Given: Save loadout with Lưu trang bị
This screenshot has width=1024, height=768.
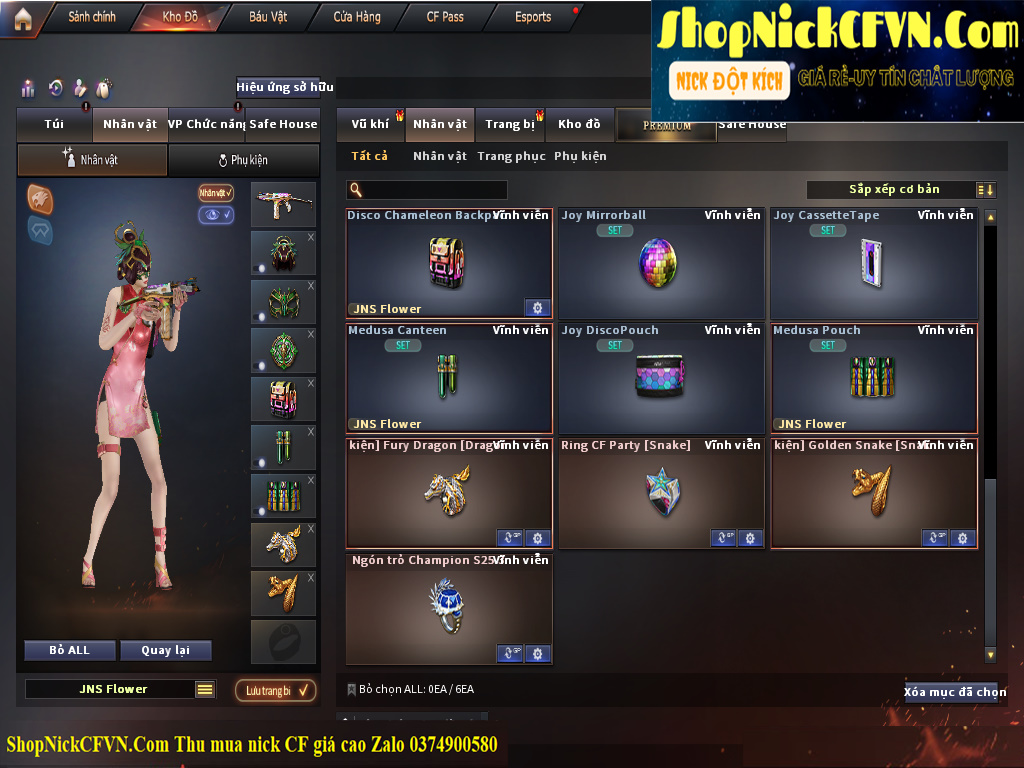Looking at the screenshot, I should click(x=276, y=690).
